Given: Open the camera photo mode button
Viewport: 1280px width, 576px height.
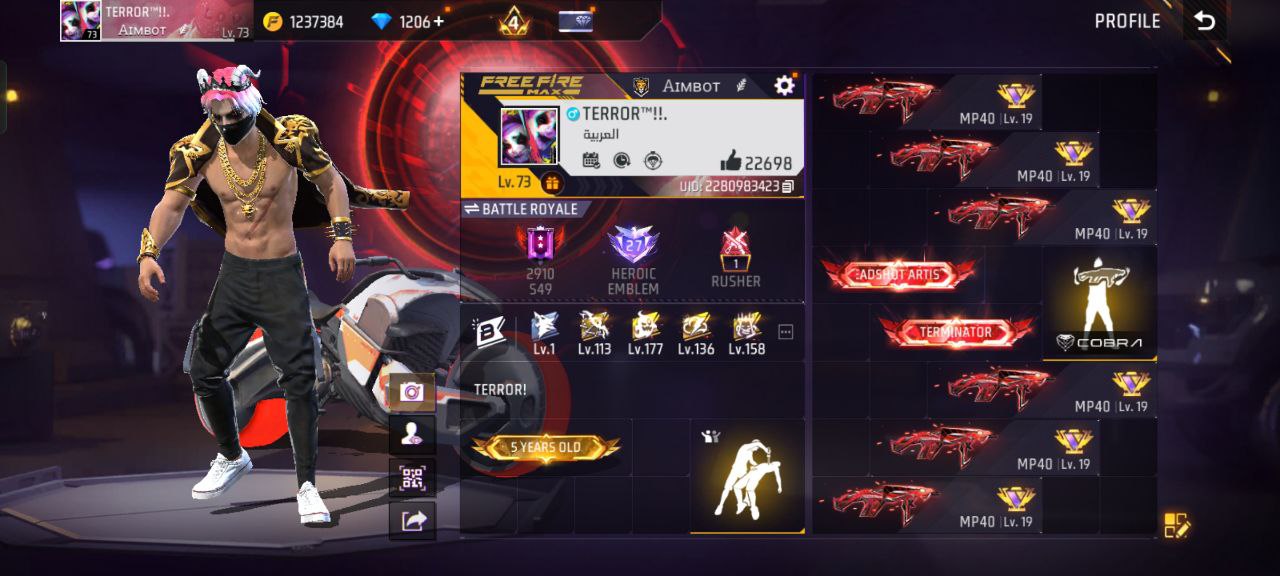Looking at the screenshot, I should 412,392.
